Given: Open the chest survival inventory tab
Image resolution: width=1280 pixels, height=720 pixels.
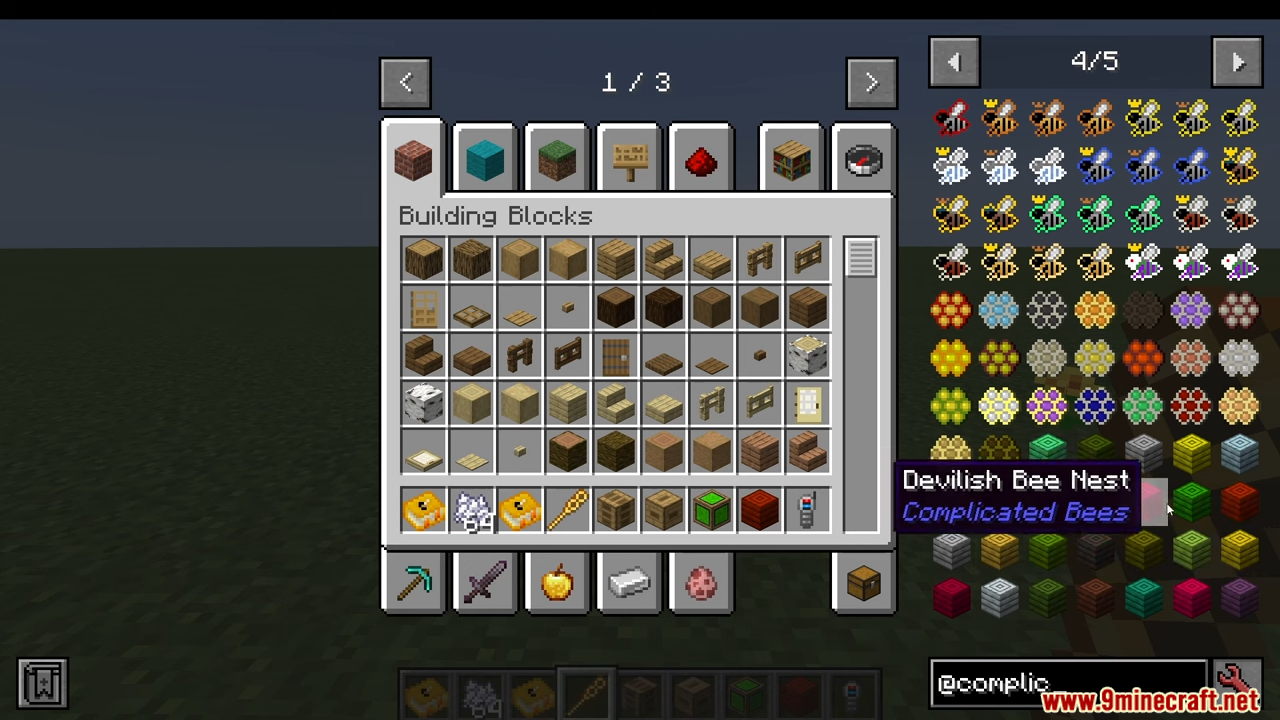Looking at the screenshot, I should 863,582.
